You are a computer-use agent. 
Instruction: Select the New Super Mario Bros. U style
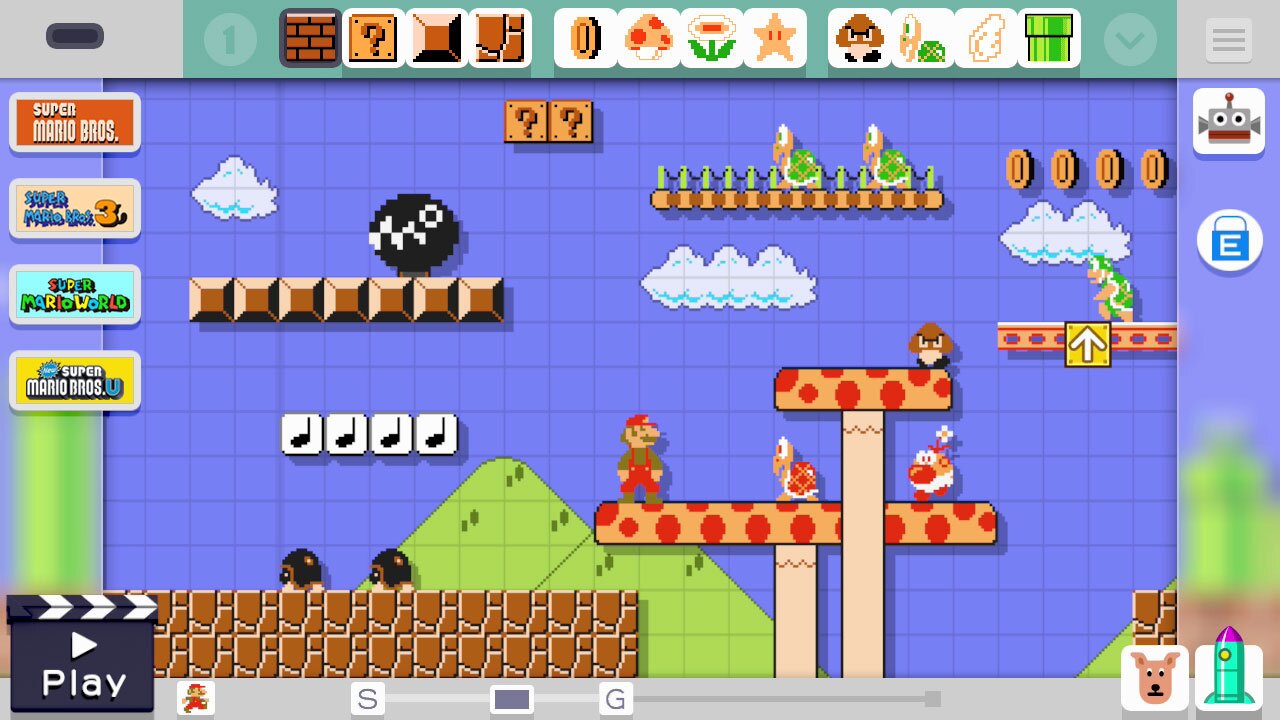pos(75,381)
